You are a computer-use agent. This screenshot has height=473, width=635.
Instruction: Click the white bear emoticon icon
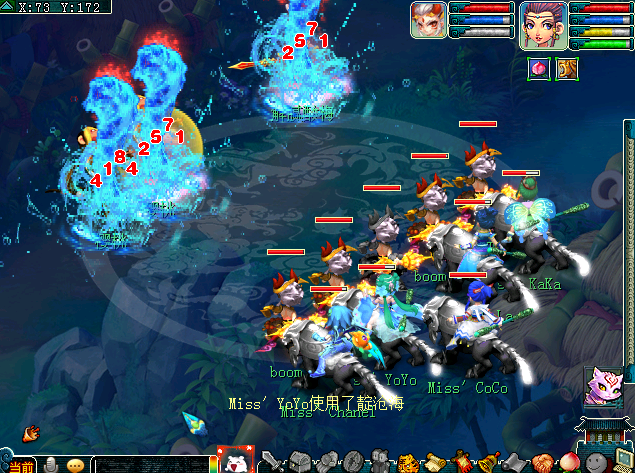click(236, 459)
